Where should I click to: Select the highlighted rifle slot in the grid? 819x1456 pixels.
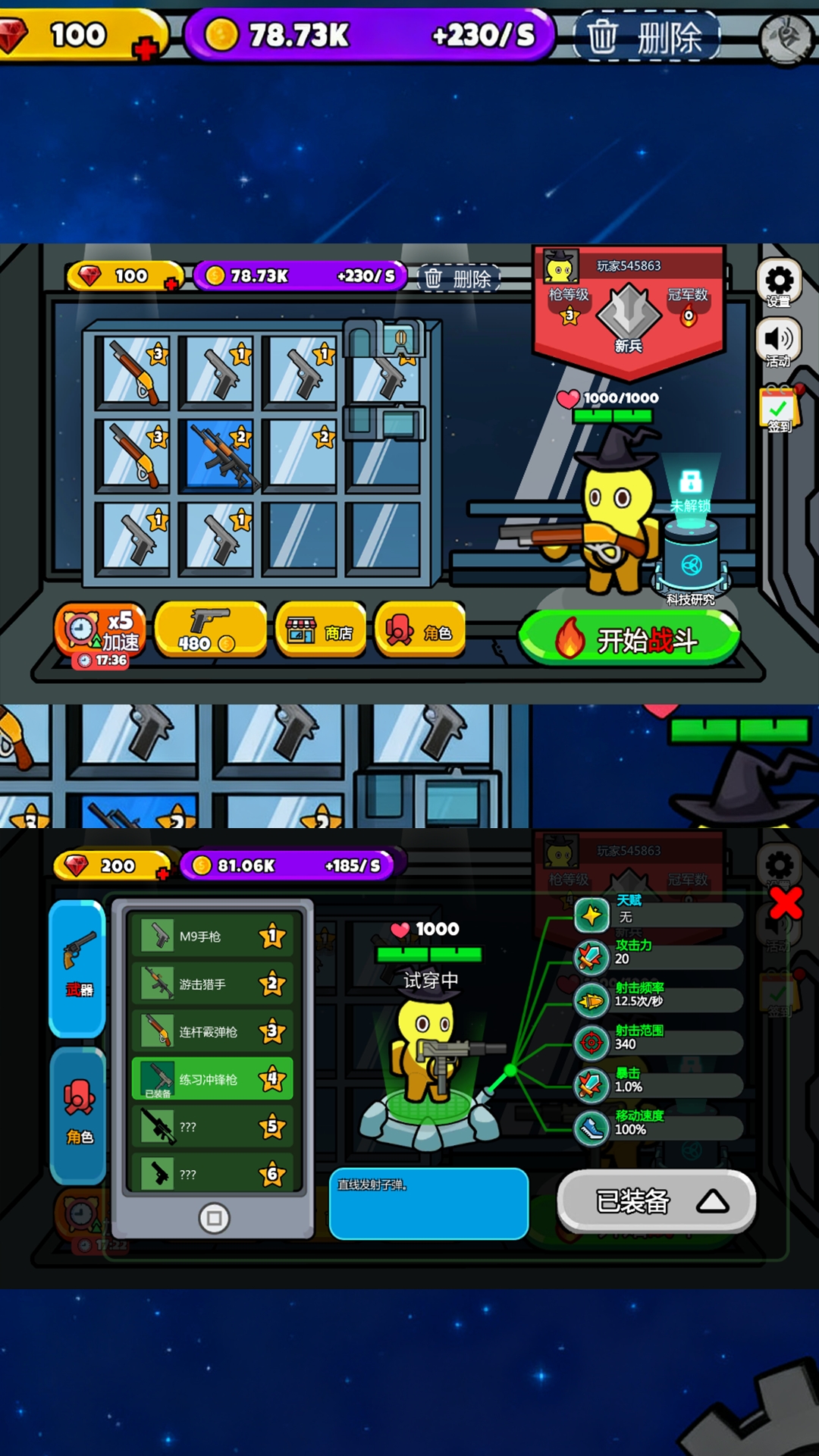click(x=220, y=454)
